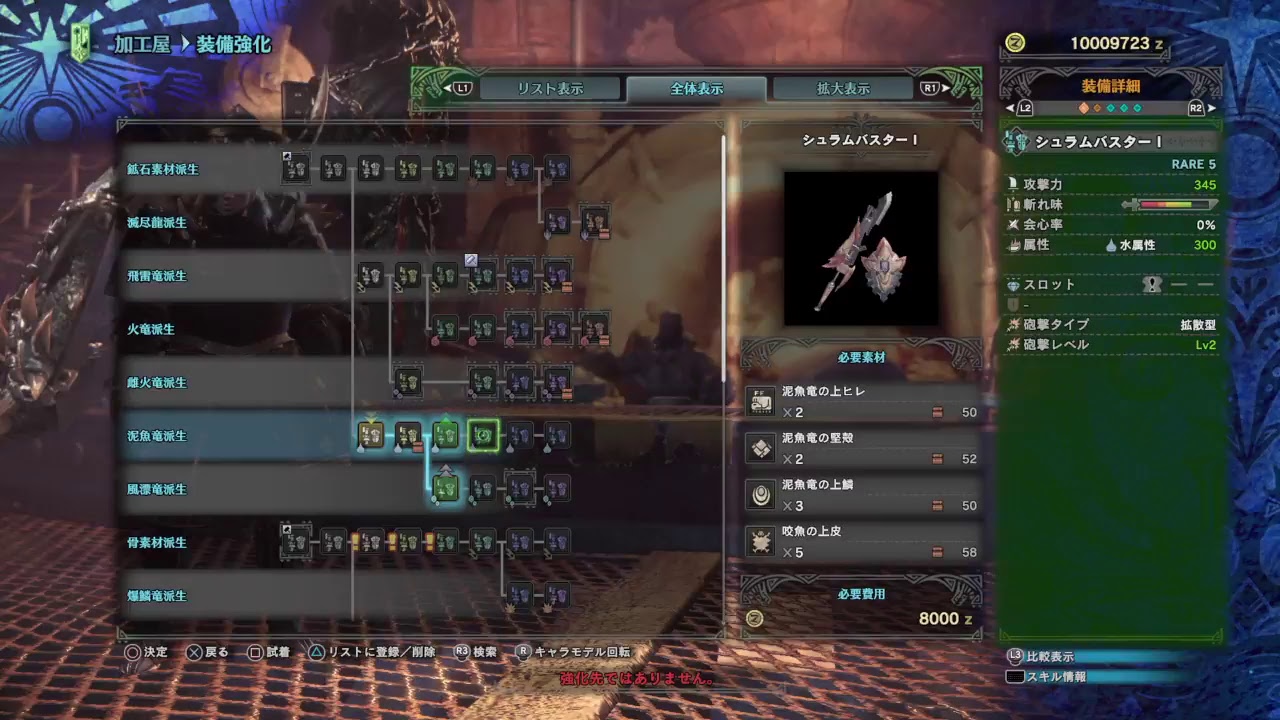The image size is (1280, 720).
Task: Click the 咬魚の上皮 material icon
Action: point(760,543)
